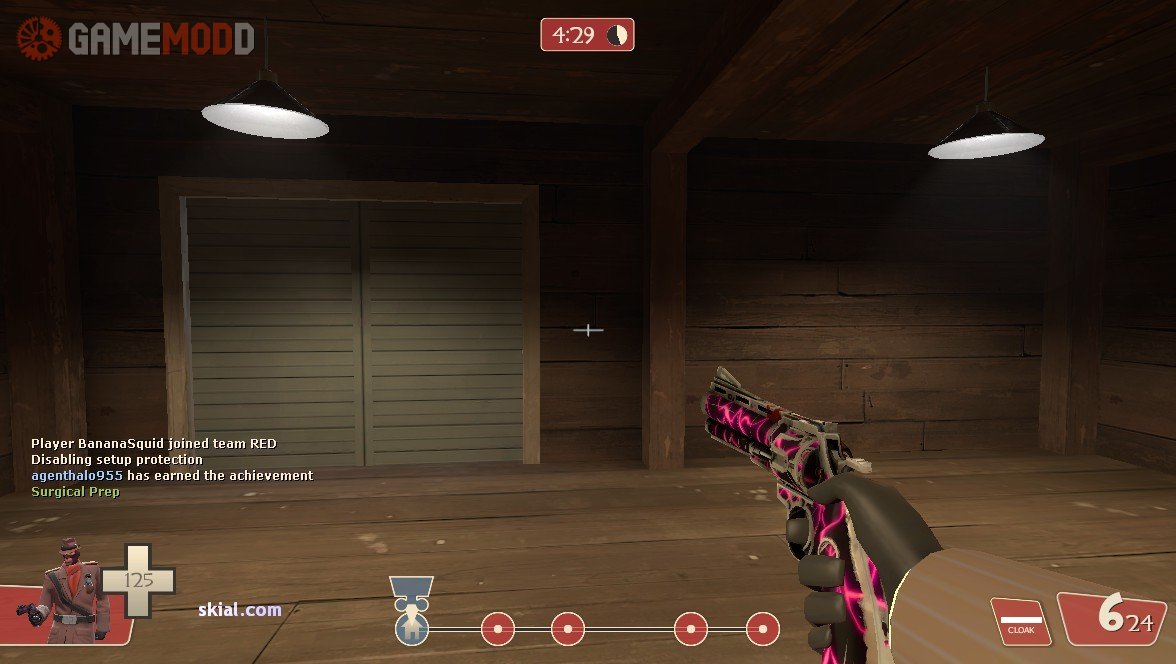Screen dimensions: 1176x664
Task: Open the Surgical Prep achievement text
Action: point(75,492)
